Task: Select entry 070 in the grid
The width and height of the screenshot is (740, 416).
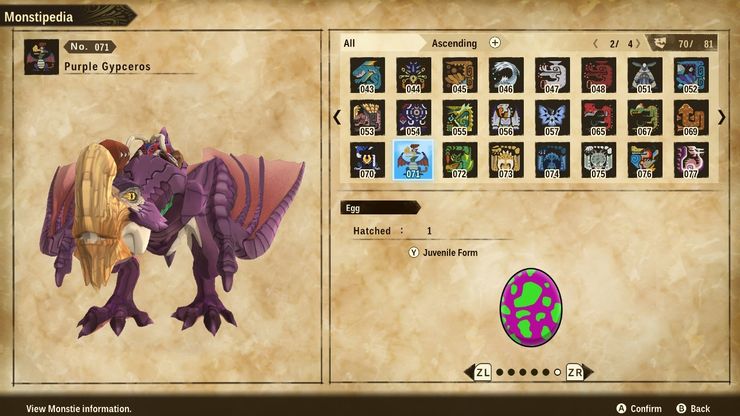Action: tap(367, 160)
